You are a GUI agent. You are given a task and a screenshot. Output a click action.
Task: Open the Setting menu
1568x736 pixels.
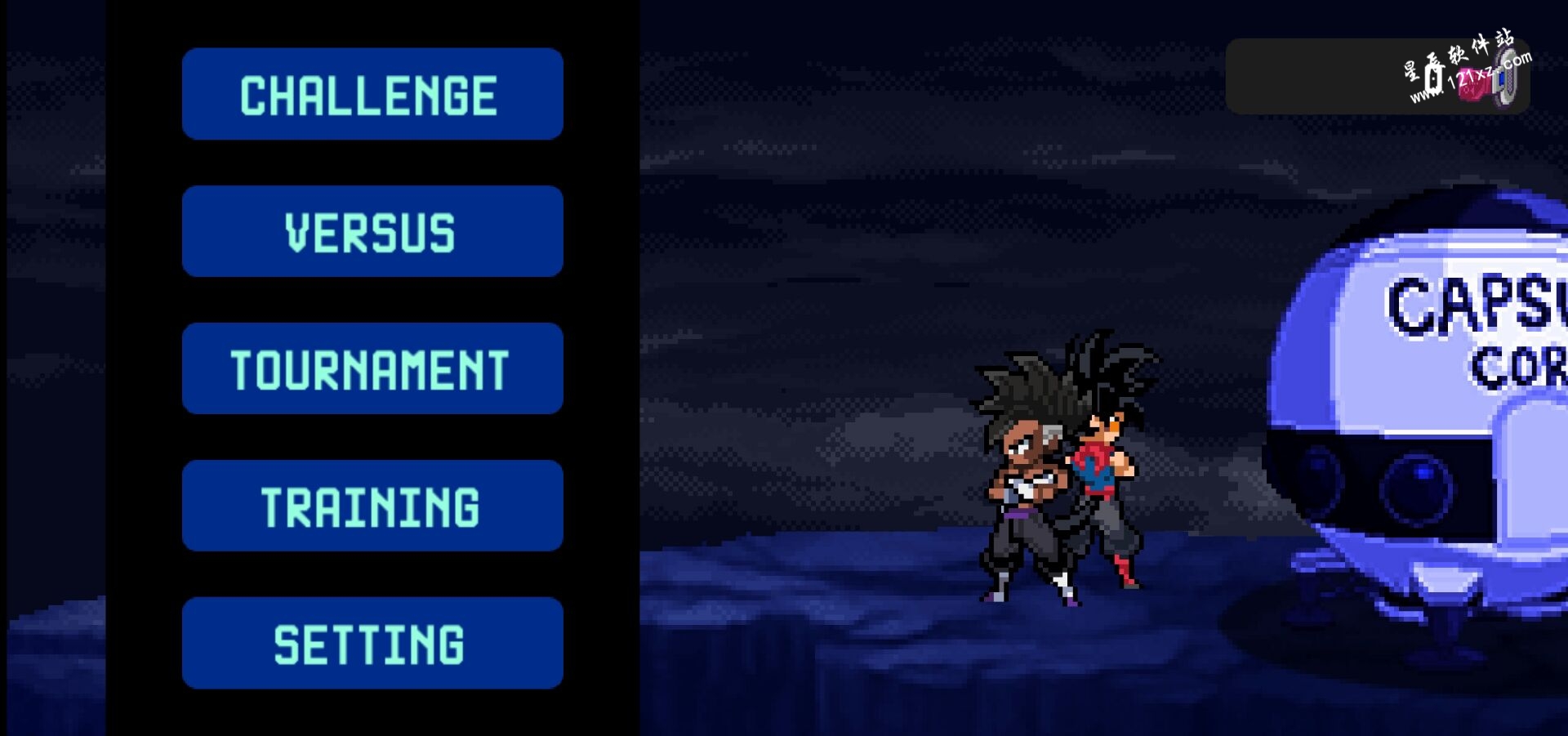[x=372, y=643]
